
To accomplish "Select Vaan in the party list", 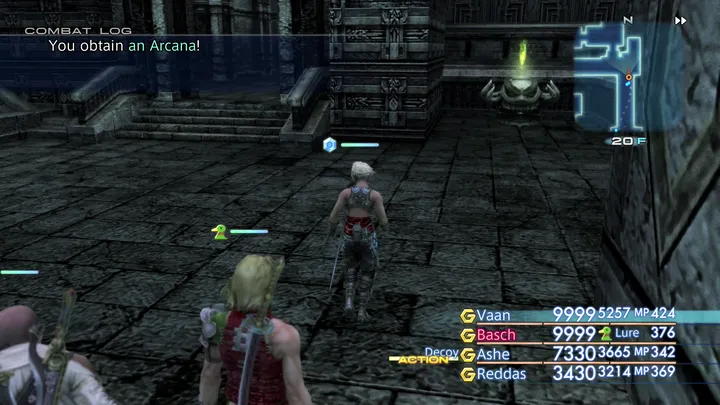I will (494, 315).
